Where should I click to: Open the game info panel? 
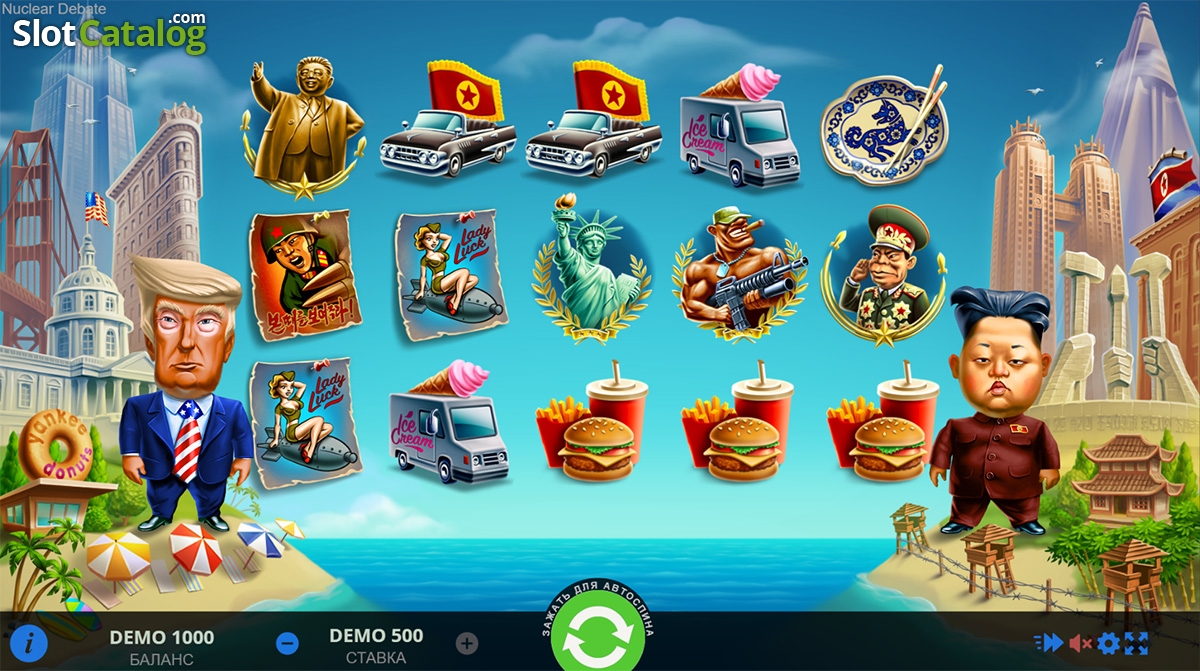30,641
